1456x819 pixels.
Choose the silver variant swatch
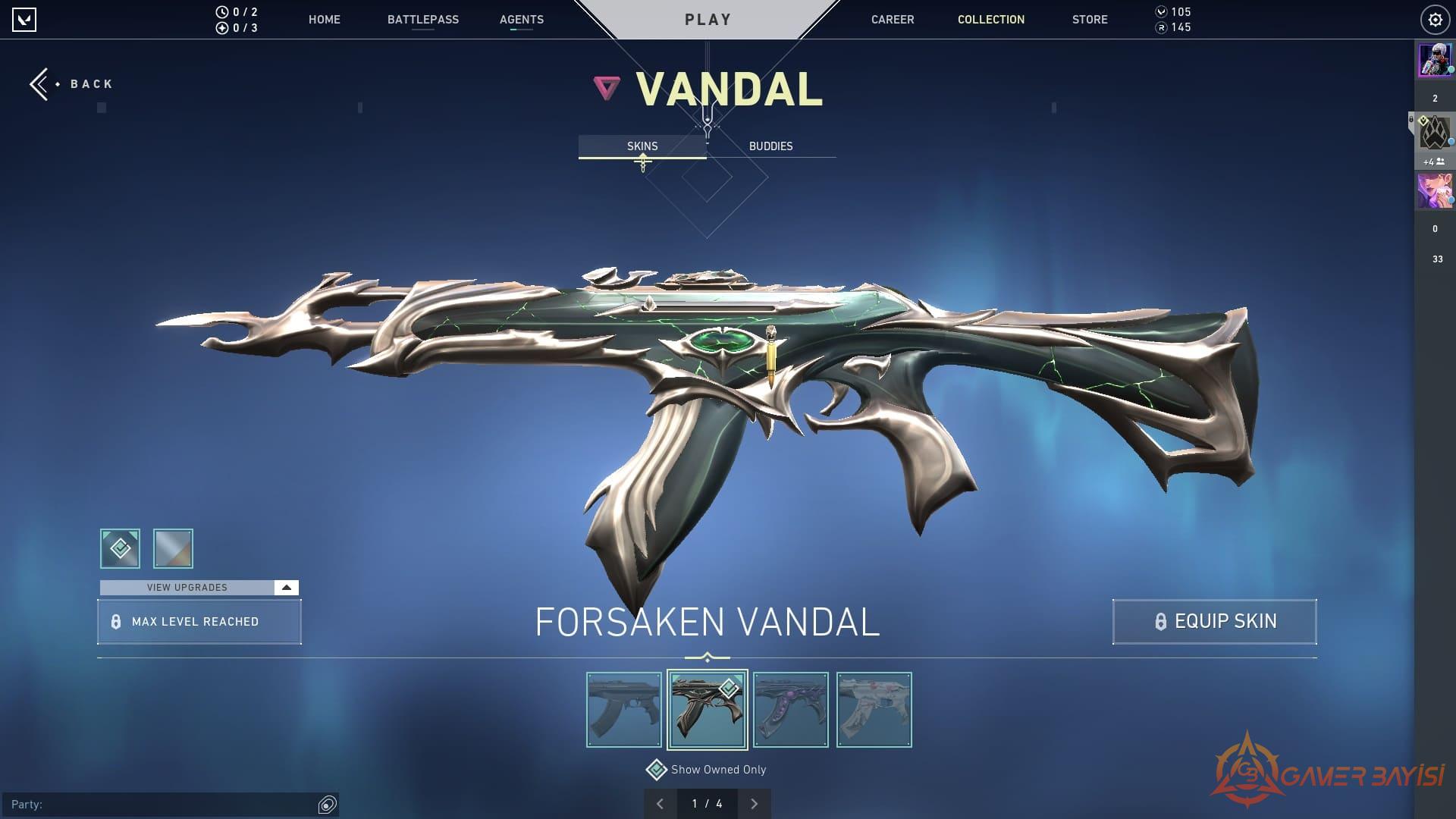coord(173,548)
